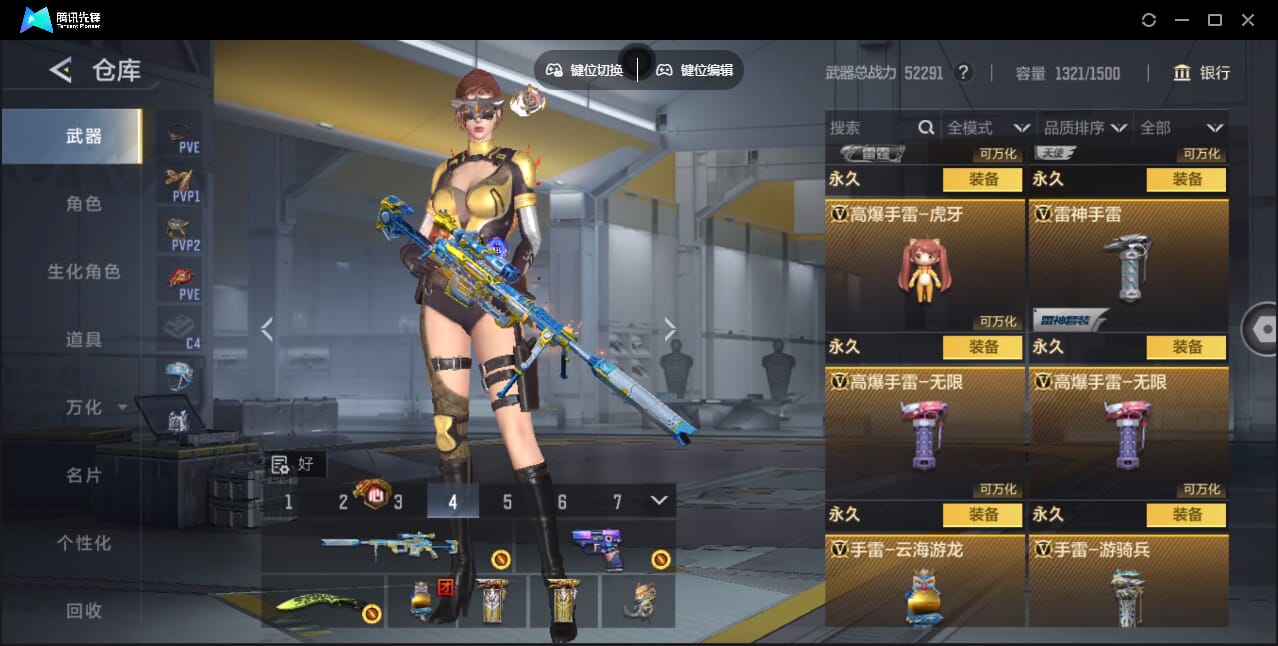The image size is (1278, 646).
Task: Select loadout number 5
Action: (x=507, y=502)
